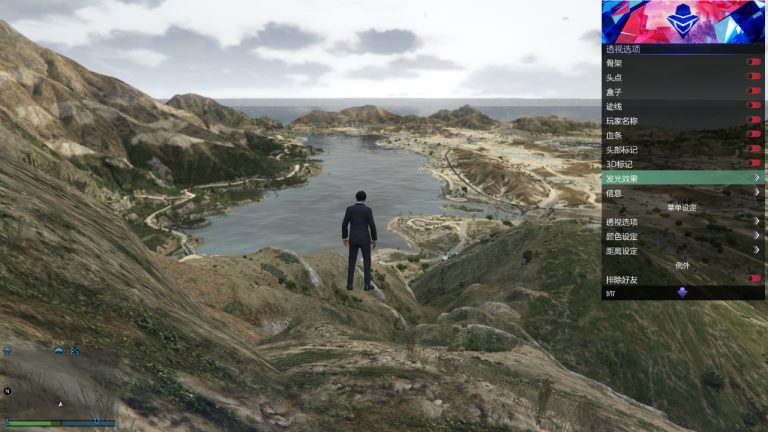Toggle the 头点 head dot option
Image resolution: width=768 pixels, height=432 pixels.
coord(753,77)
